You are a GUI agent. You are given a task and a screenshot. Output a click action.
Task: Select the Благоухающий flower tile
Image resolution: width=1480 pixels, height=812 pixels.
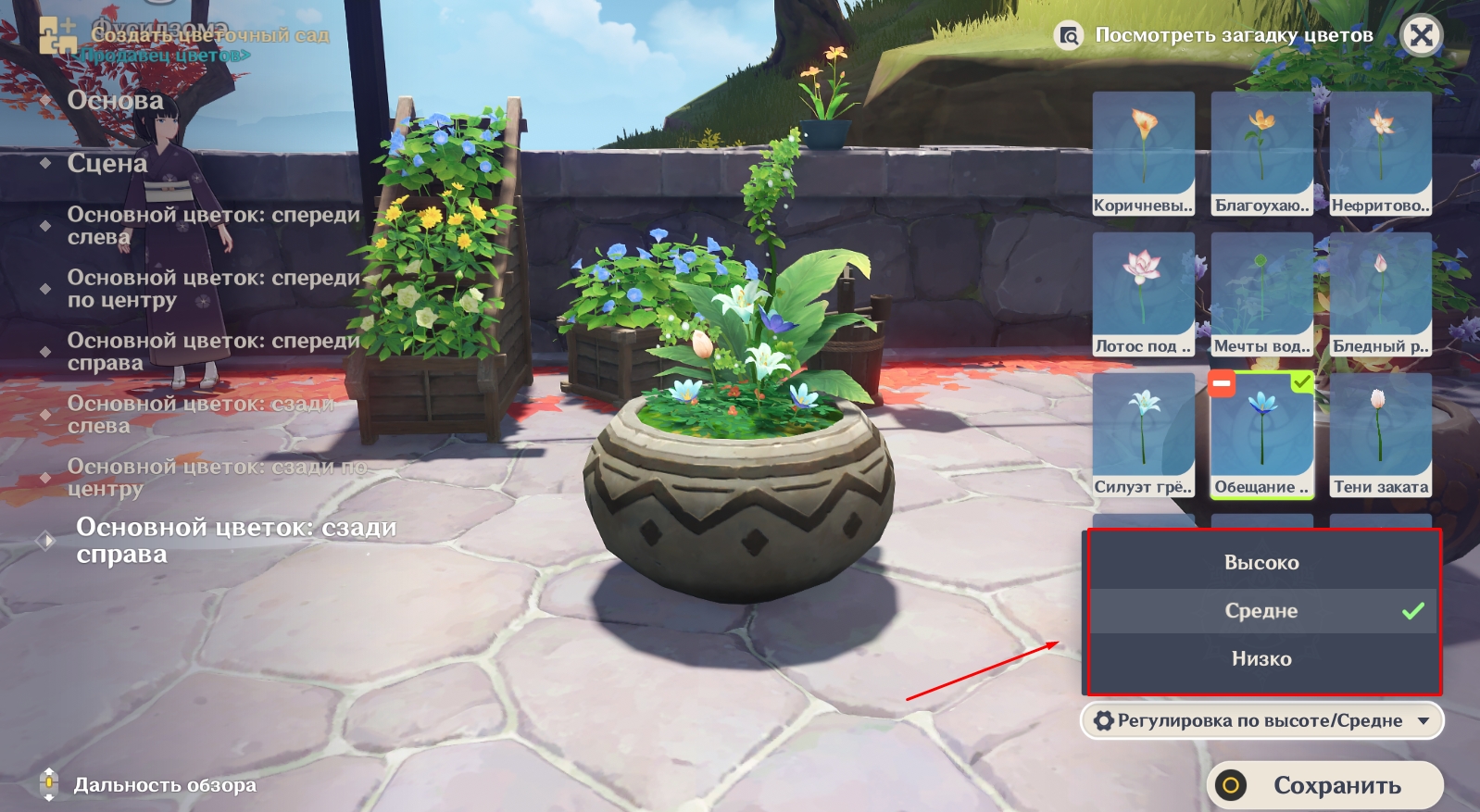(x=1262, y=153)
